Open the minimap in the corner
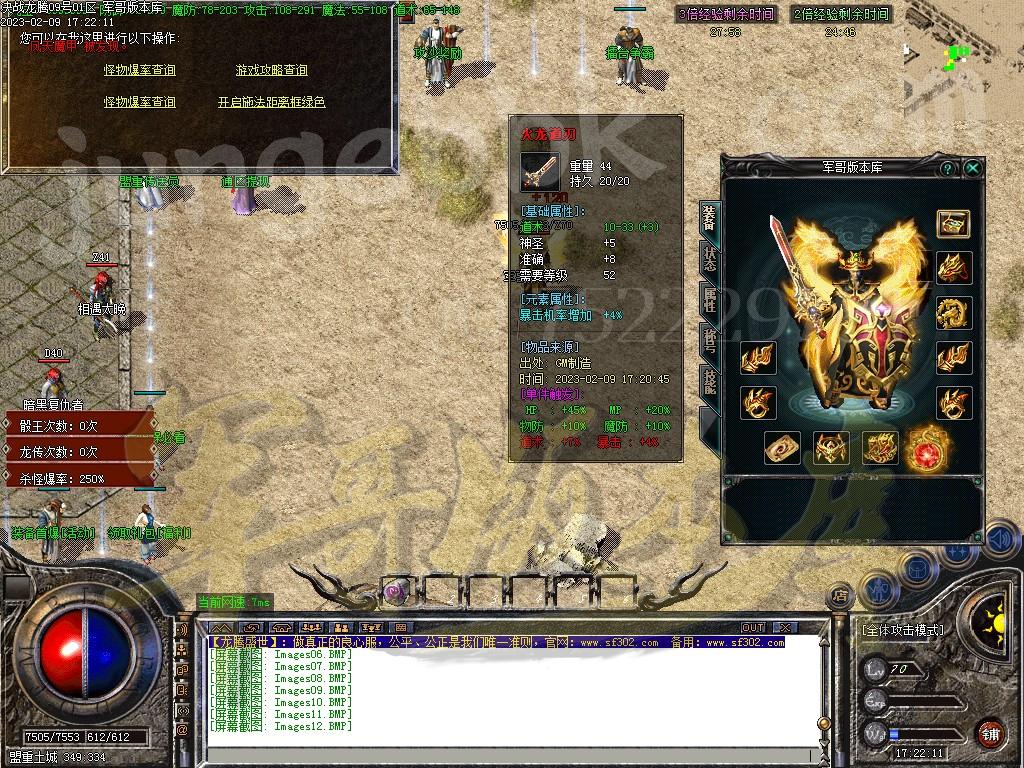 (x=962, y=45)
